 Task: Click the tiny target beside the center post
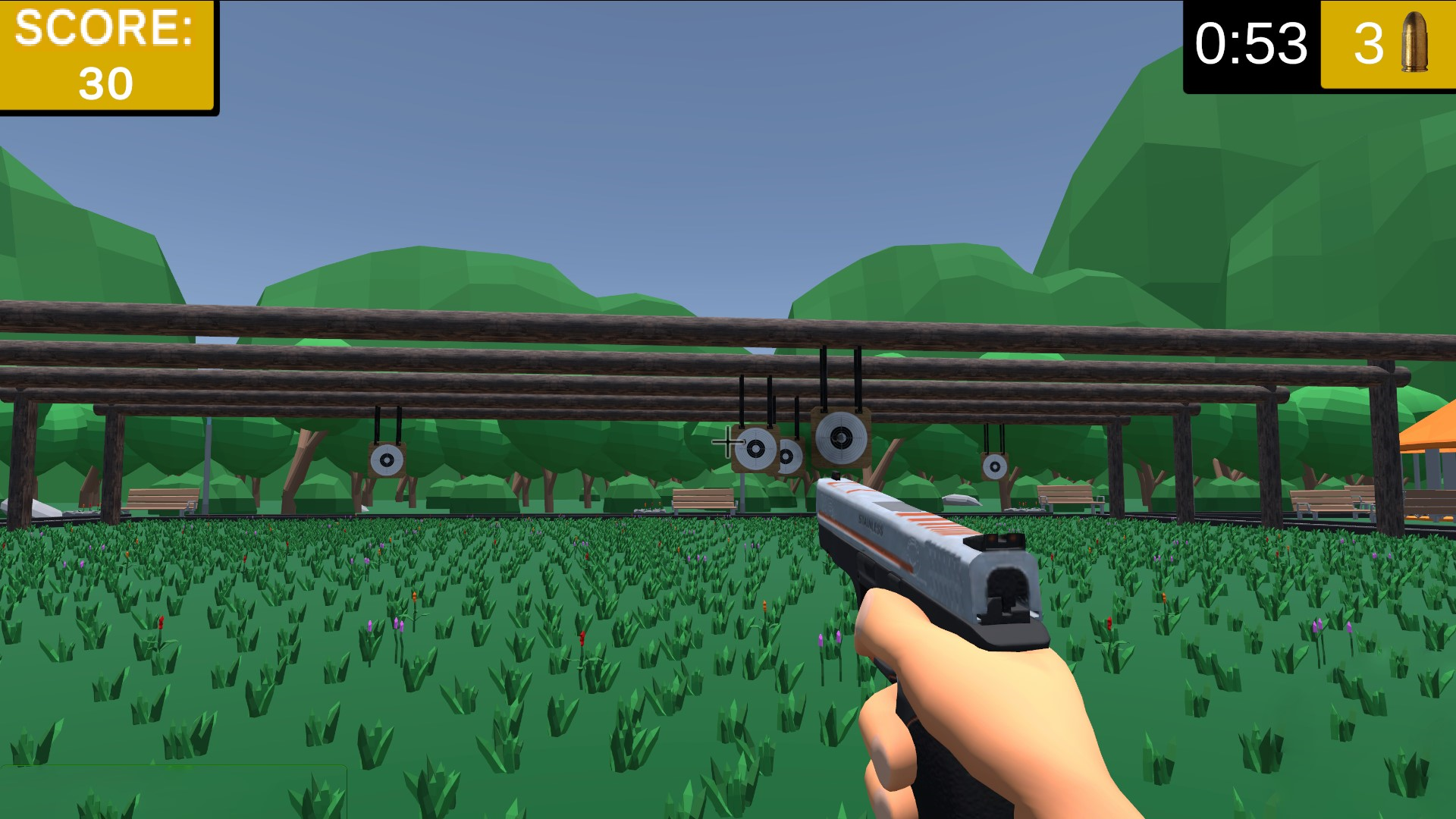[787, 456]
